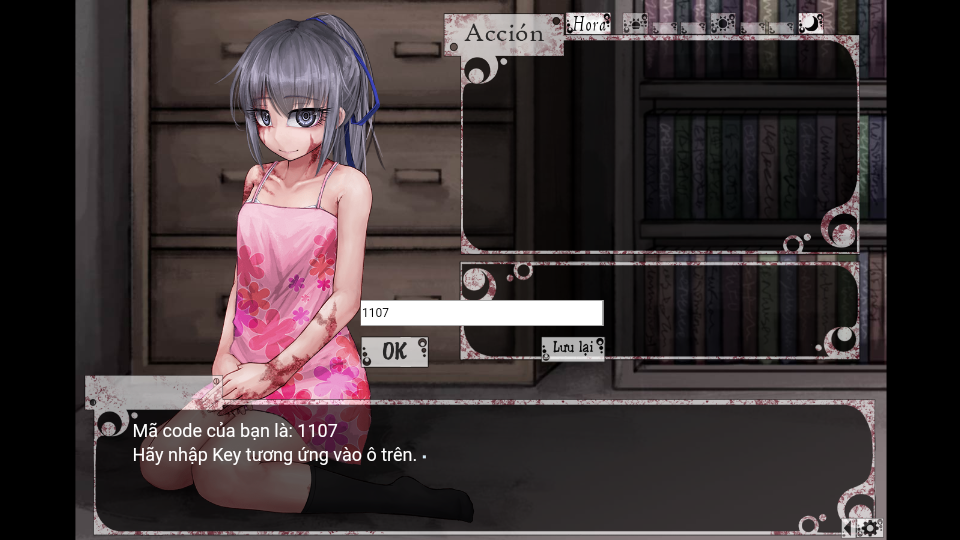
Task: Pick the midday sun time icon
Action: click(x=723, y=23)
